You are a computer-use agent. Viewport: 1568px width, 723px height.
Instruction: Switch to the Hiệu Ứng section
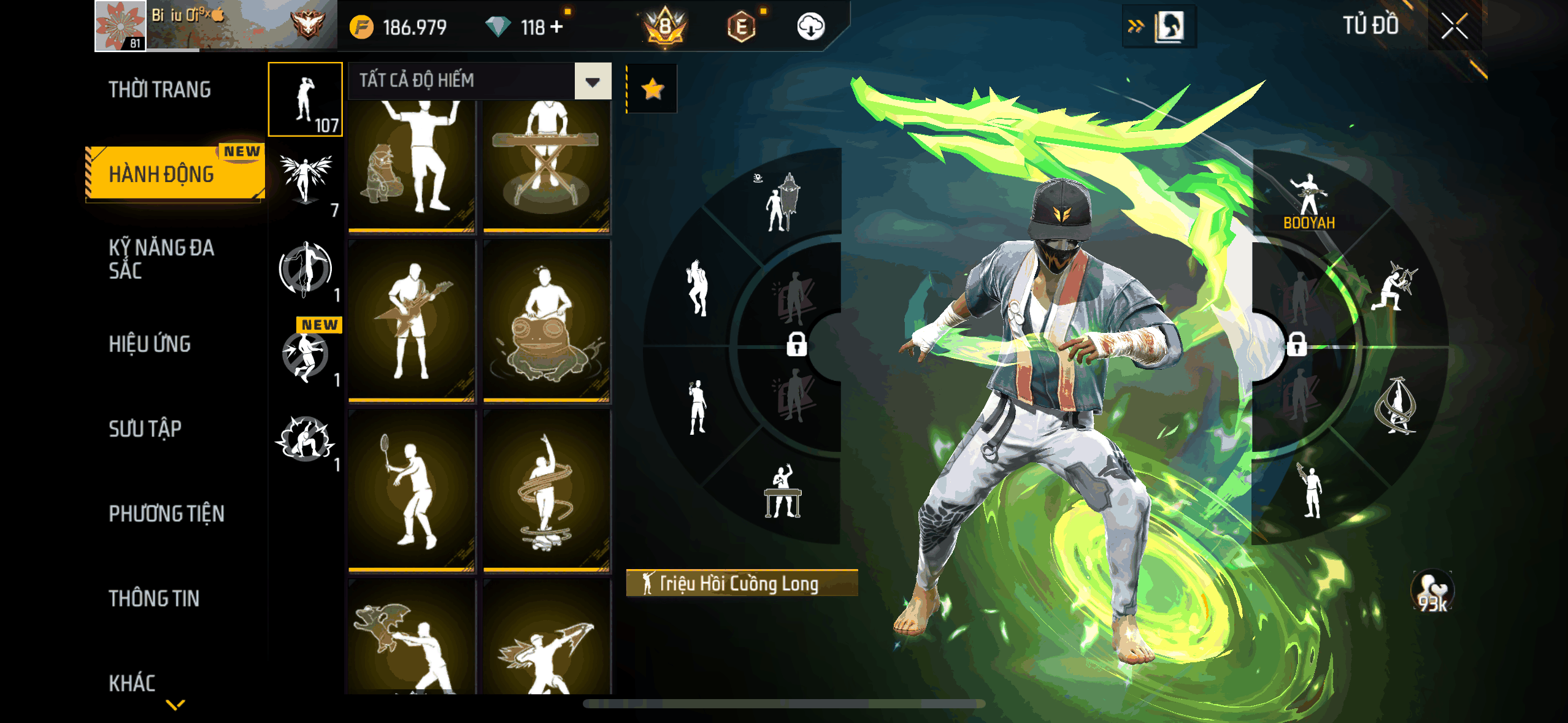[x=150, y=344]
